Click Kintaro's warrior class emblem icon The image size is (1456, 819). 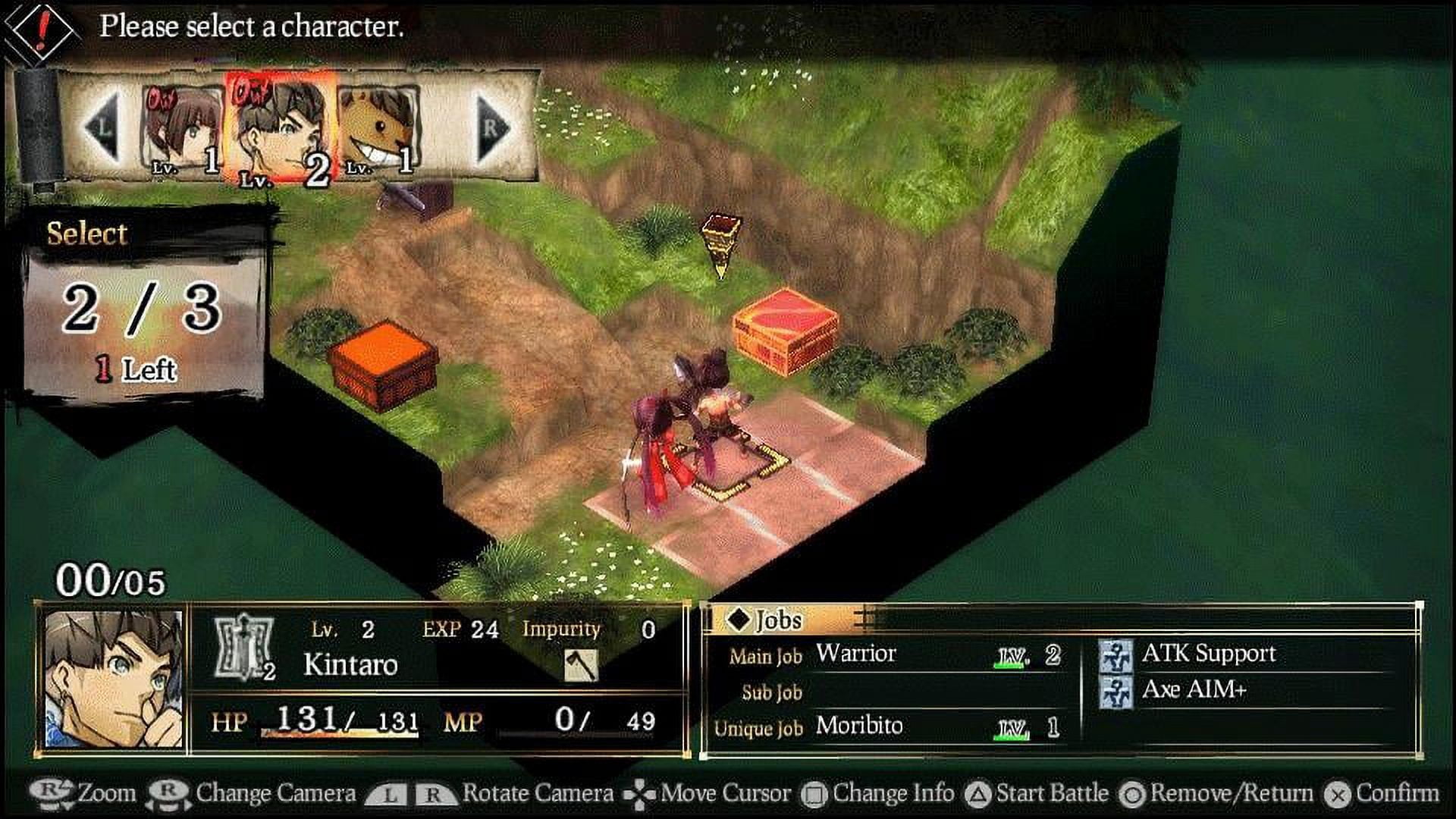[244, 647]
